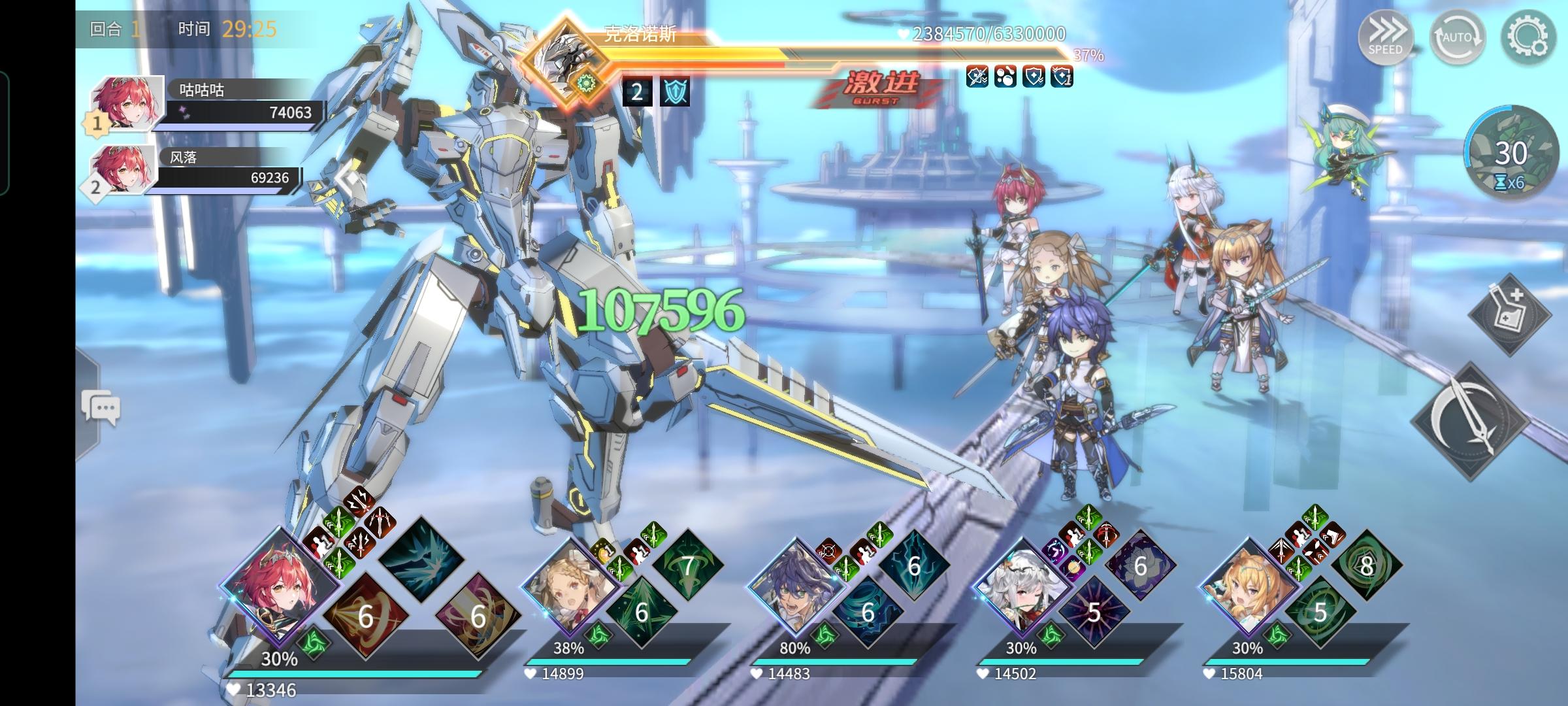Inspect the boss shield status icon
Viewport: 1568px width, 706px height.
coord(674,92)
